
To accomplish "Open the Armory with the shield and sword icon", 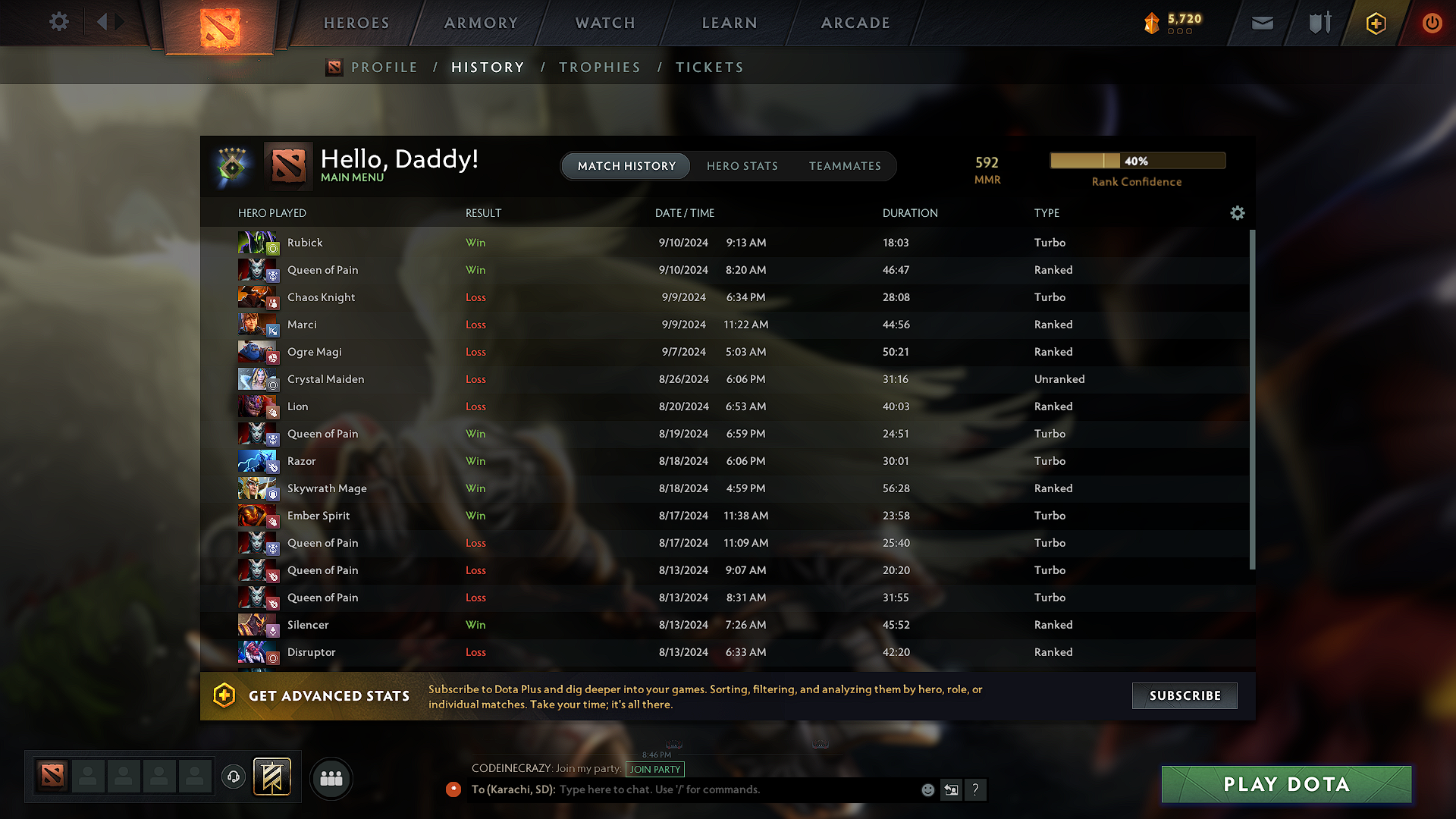I will coord(1318,23).
